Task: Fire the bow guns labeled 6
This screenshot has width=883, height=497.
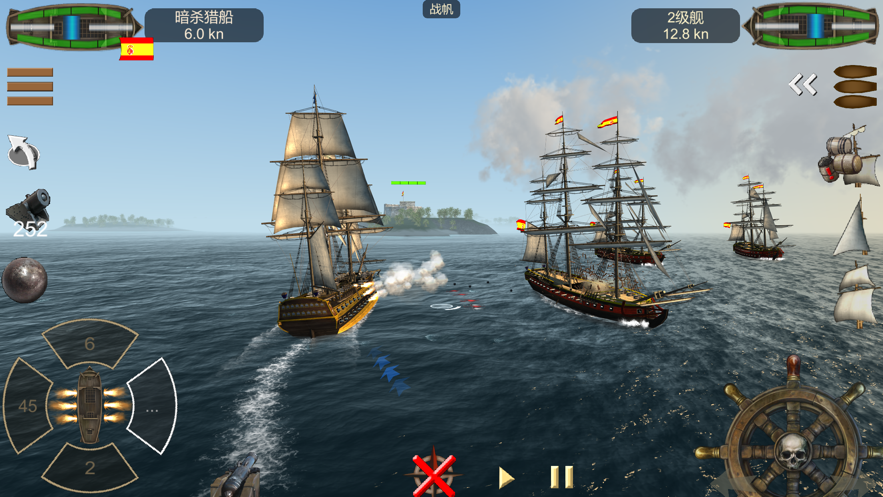Action: click(x=90, y=345)
